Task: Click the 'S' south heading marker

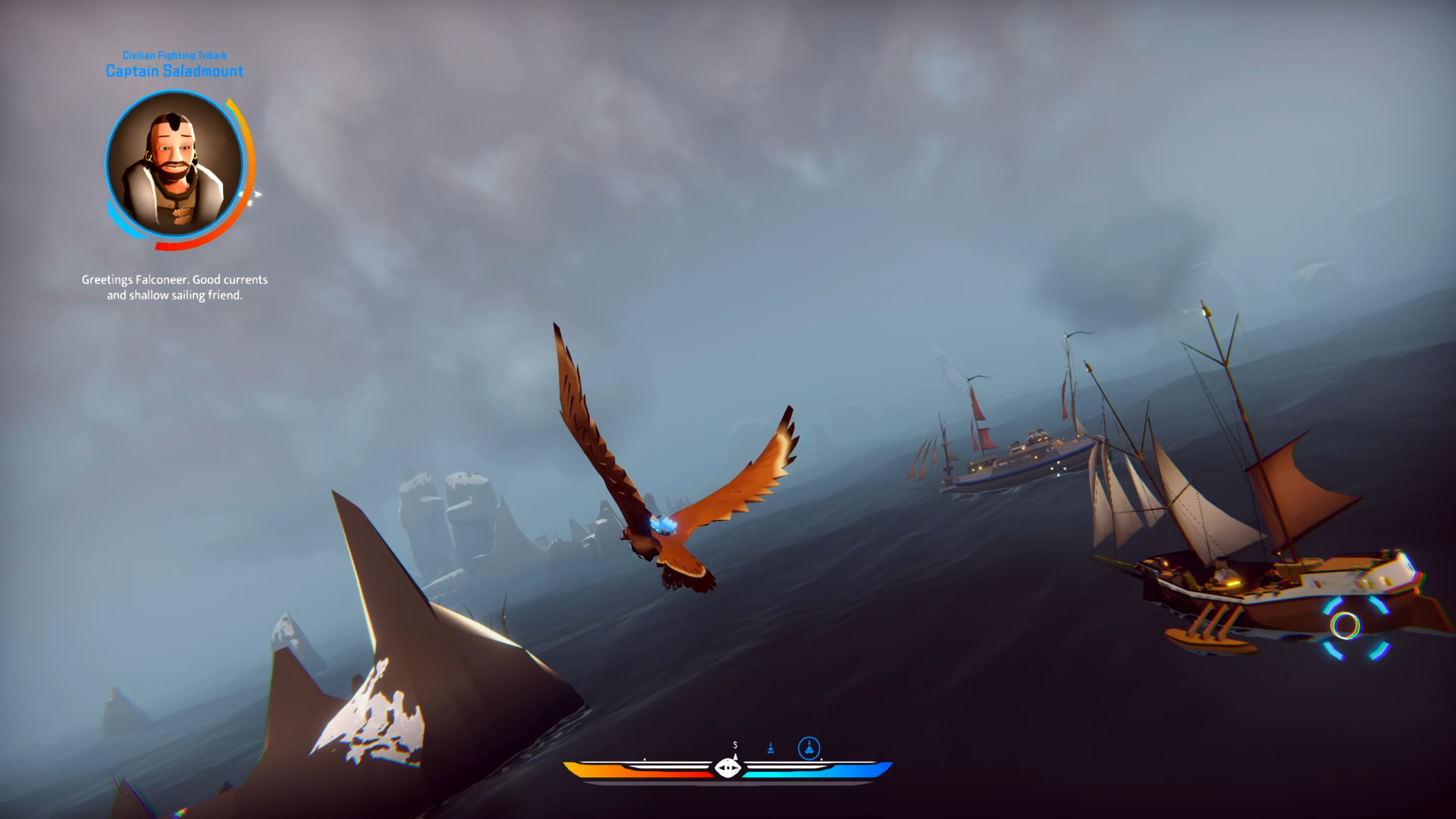Action: tap(735, 745)
